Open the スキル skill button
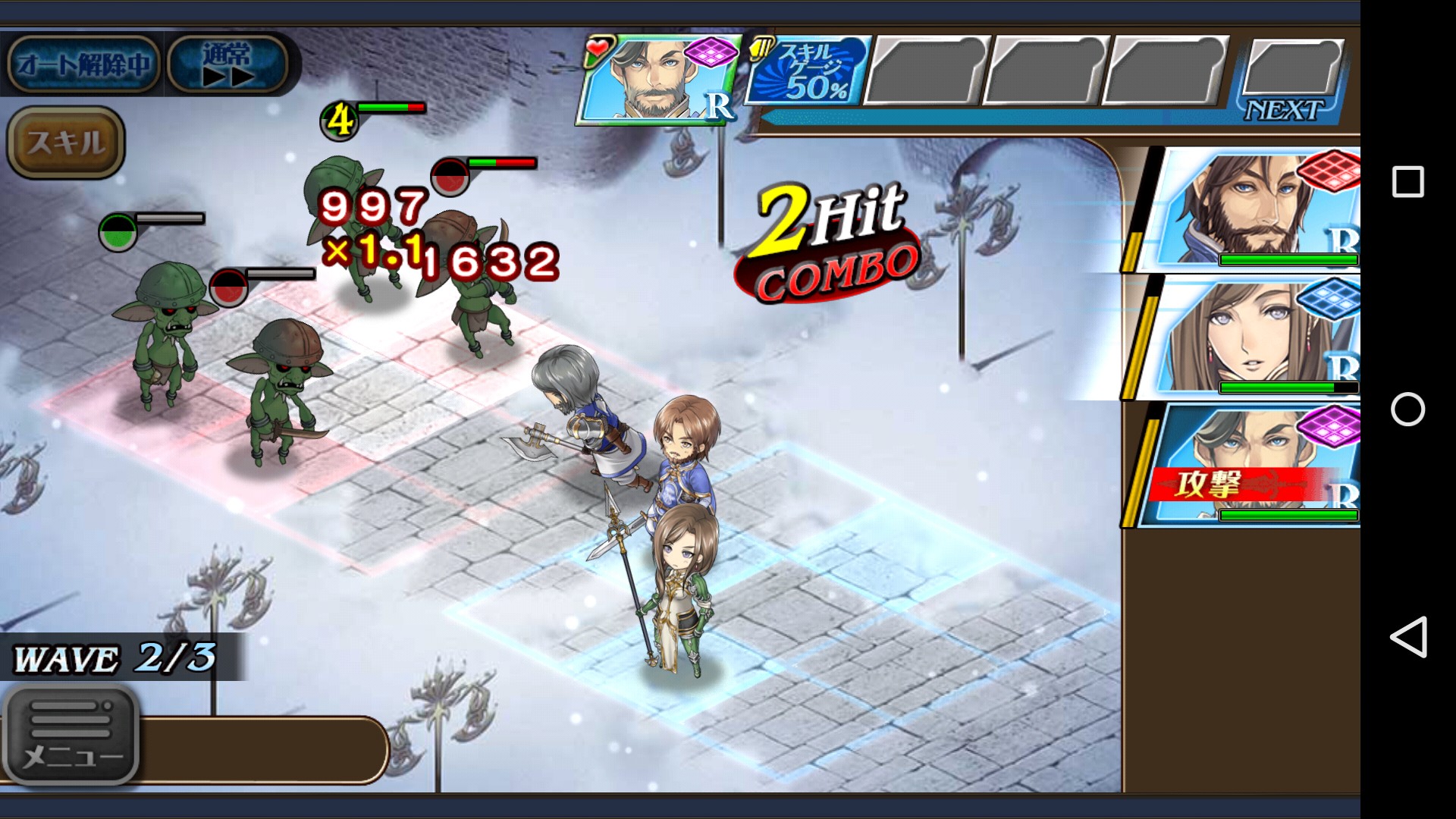The width and height of the screenshot is (1456, 819). 65,143
